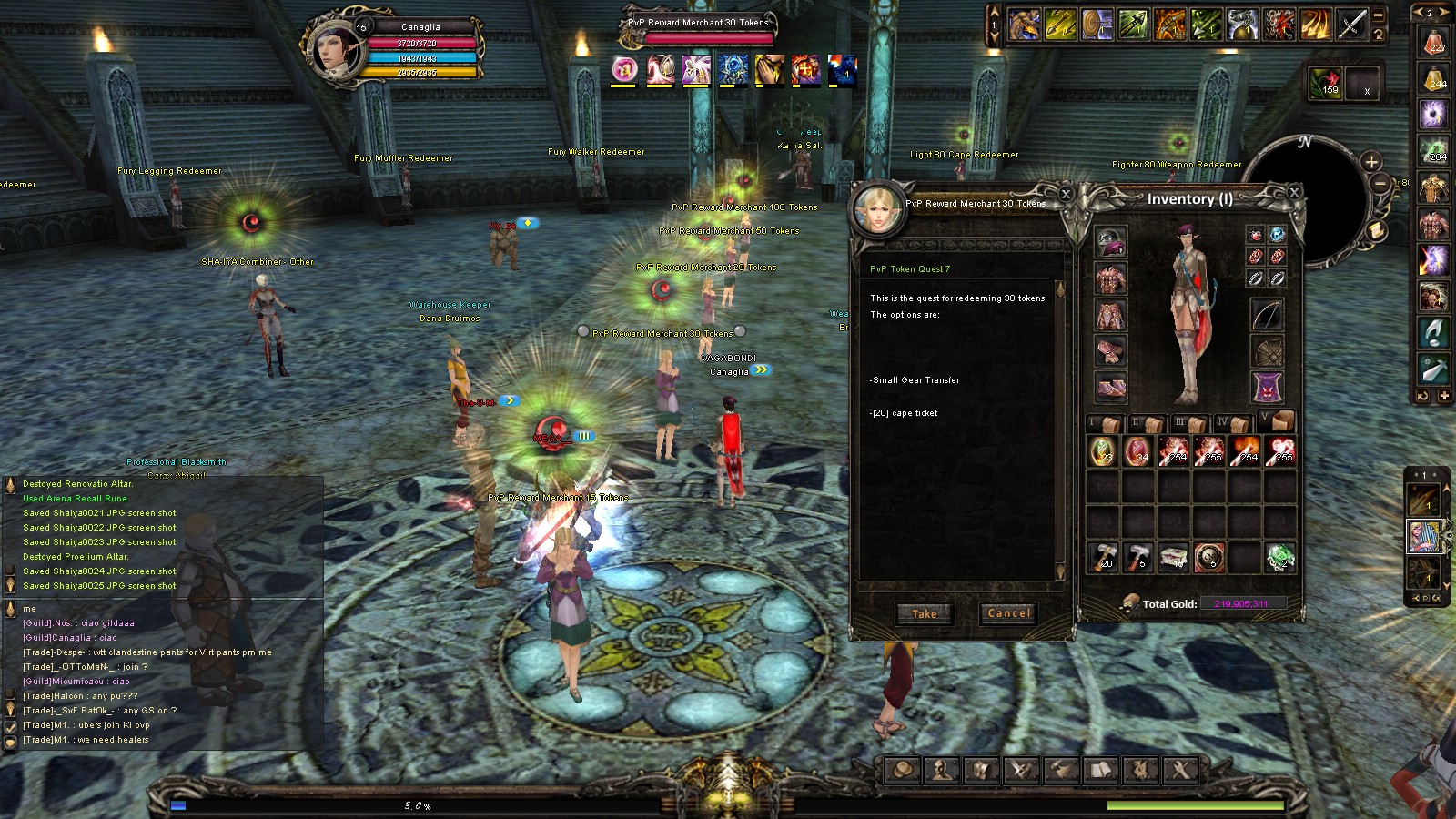Cancel the merchant quest dialog
The image size is (1456, 819).
[x=1009, y=613]
